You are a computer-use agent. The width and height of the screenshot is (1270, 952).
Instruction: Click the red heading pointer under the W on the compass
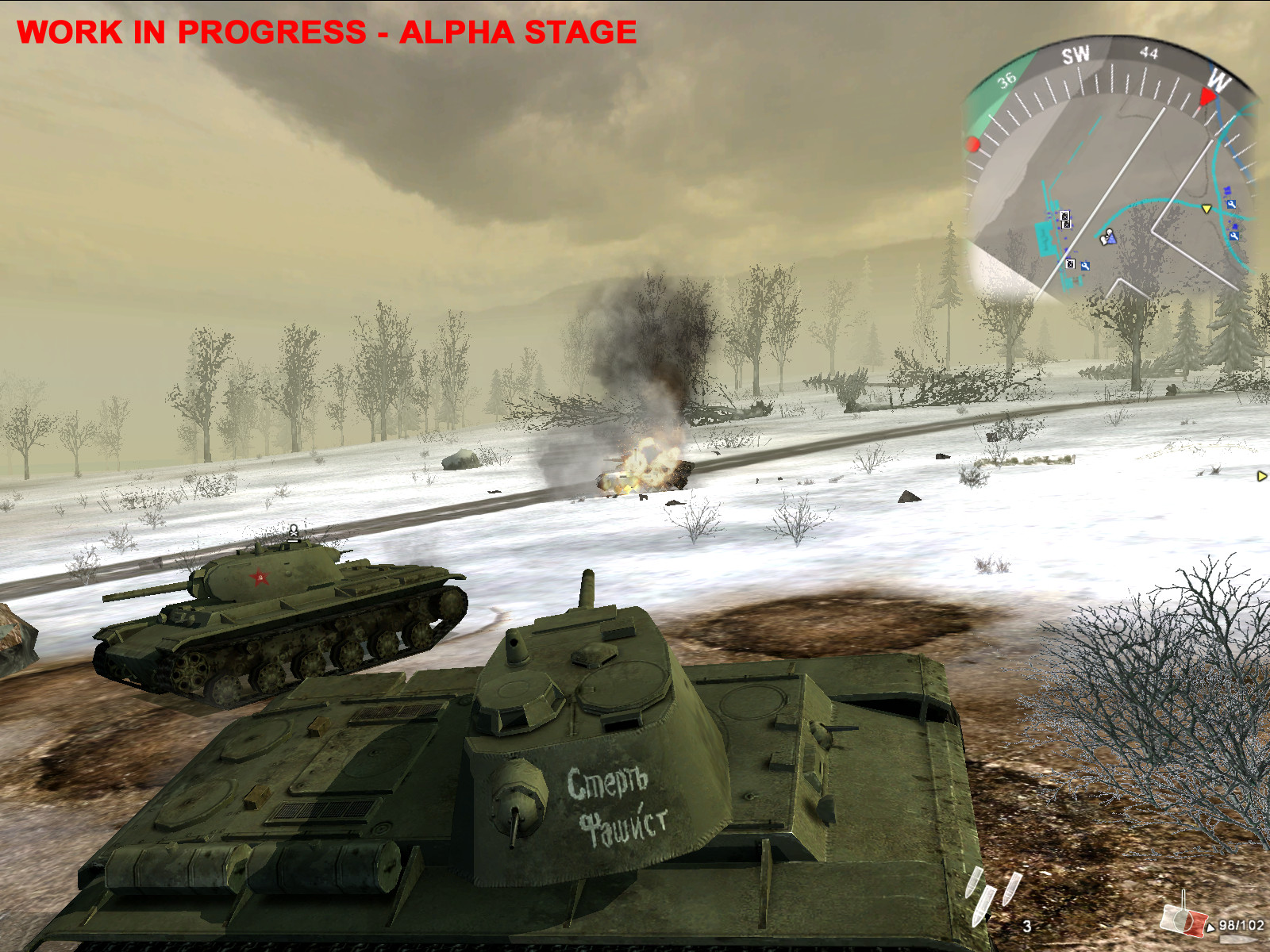pos(1207,96)
